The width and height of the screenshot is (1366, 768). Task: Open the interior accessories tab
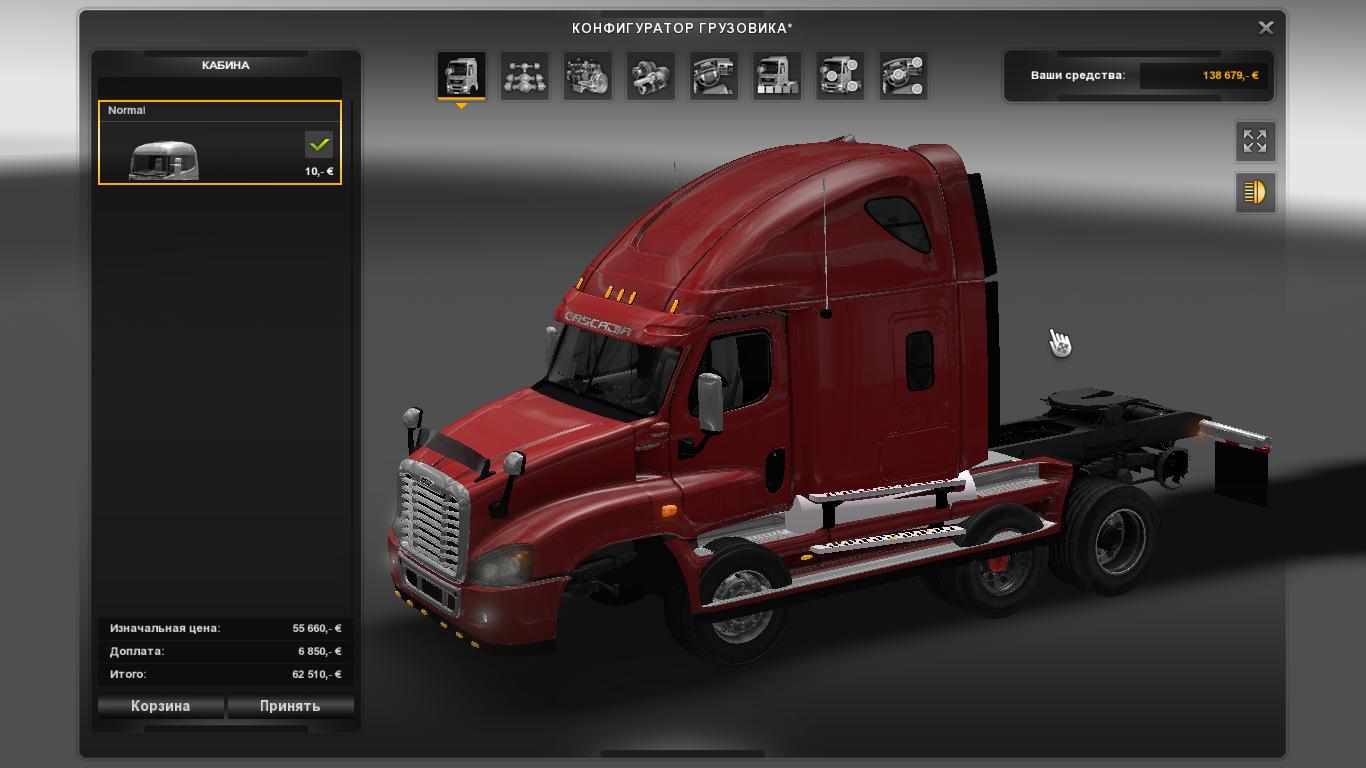(902, 76)
